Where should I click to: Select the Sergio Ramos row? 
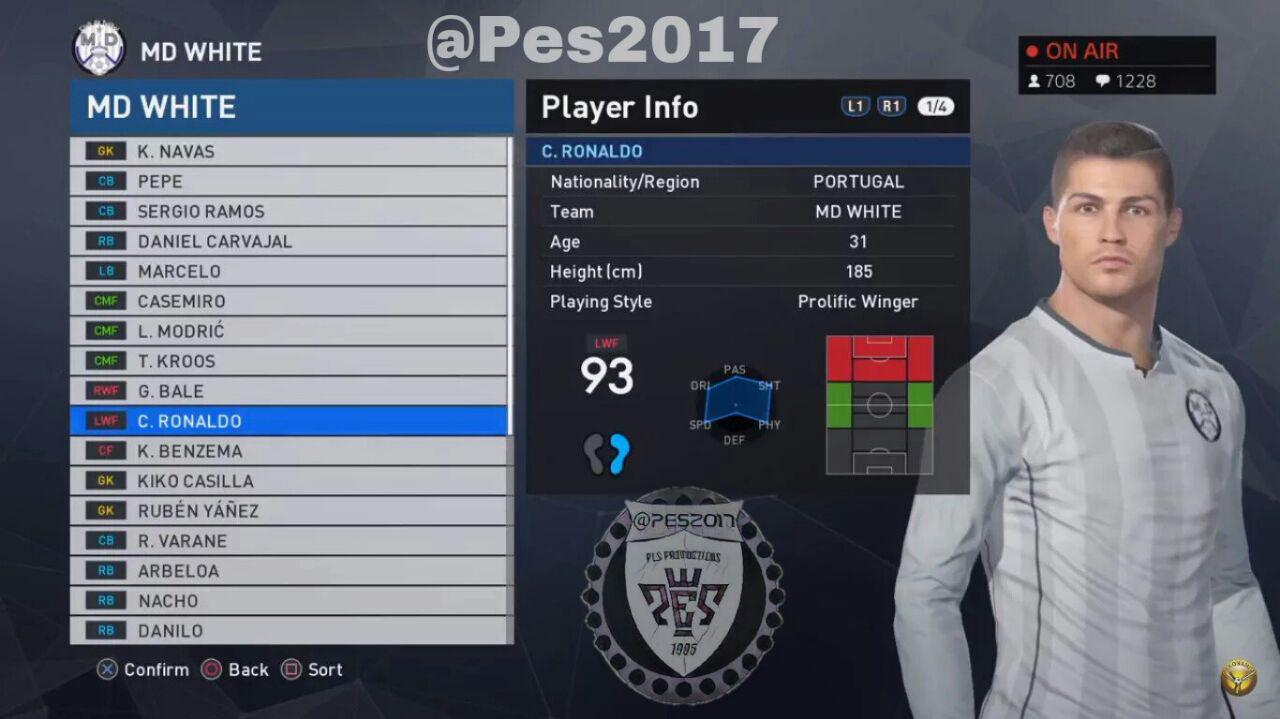point(288,211)
